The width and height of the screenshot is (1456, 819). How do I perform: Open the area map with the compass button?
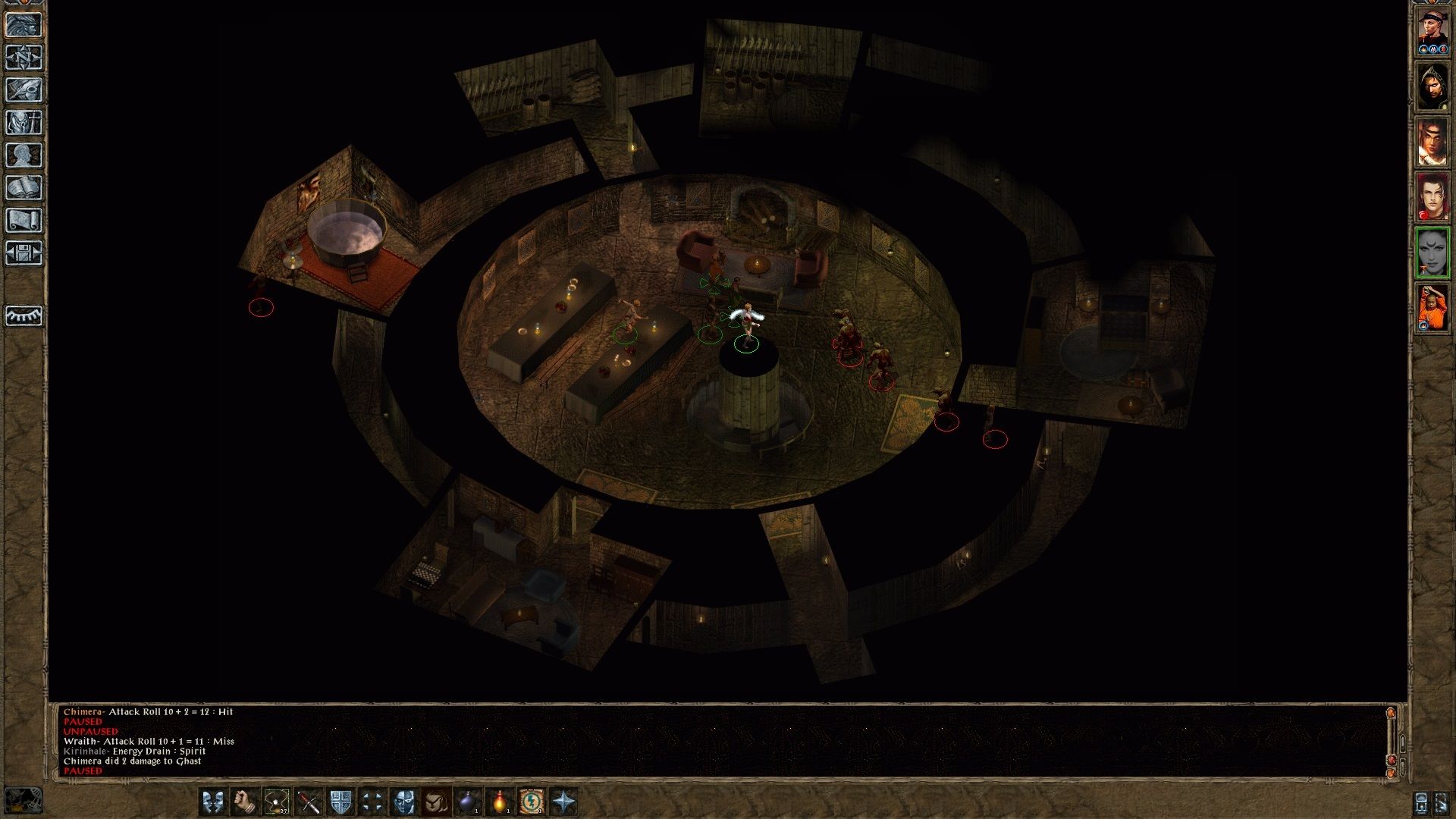click(x=24, y=58)
